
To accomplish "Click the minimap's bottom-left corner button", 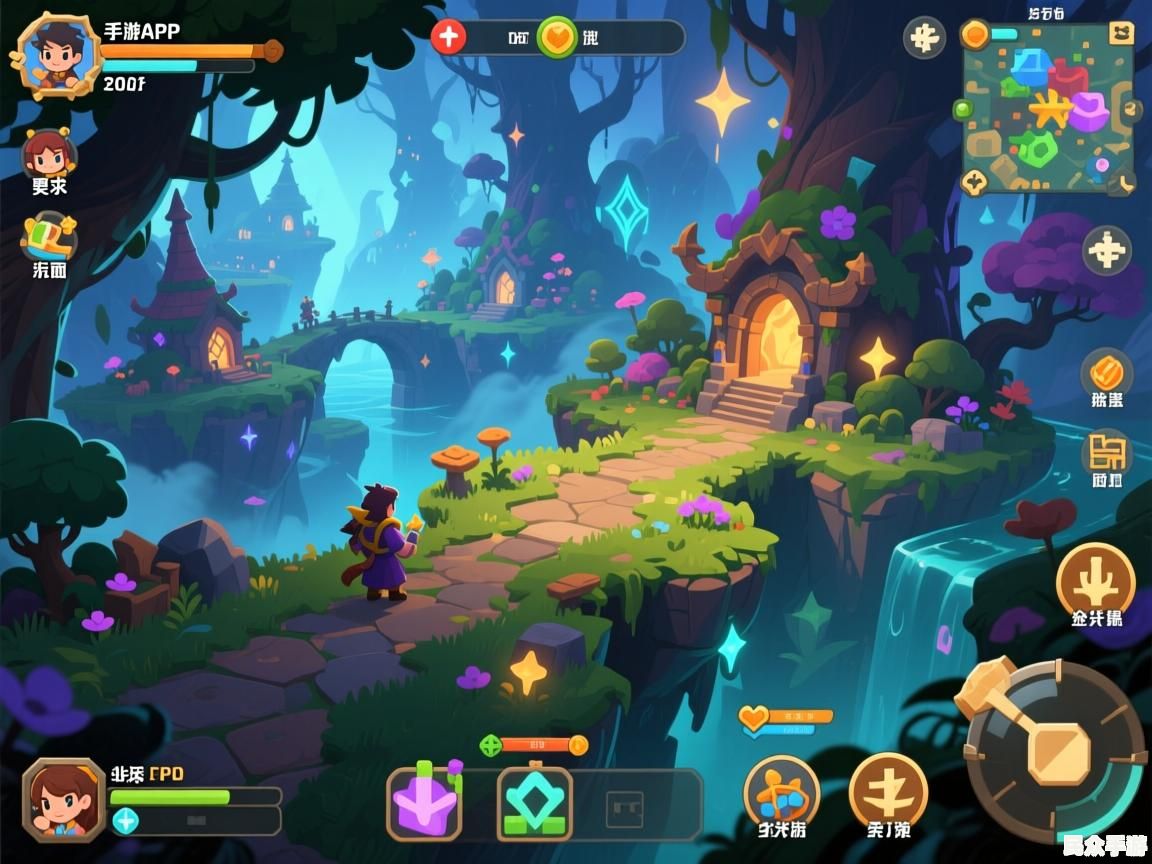I will click(x=974, y=182).
